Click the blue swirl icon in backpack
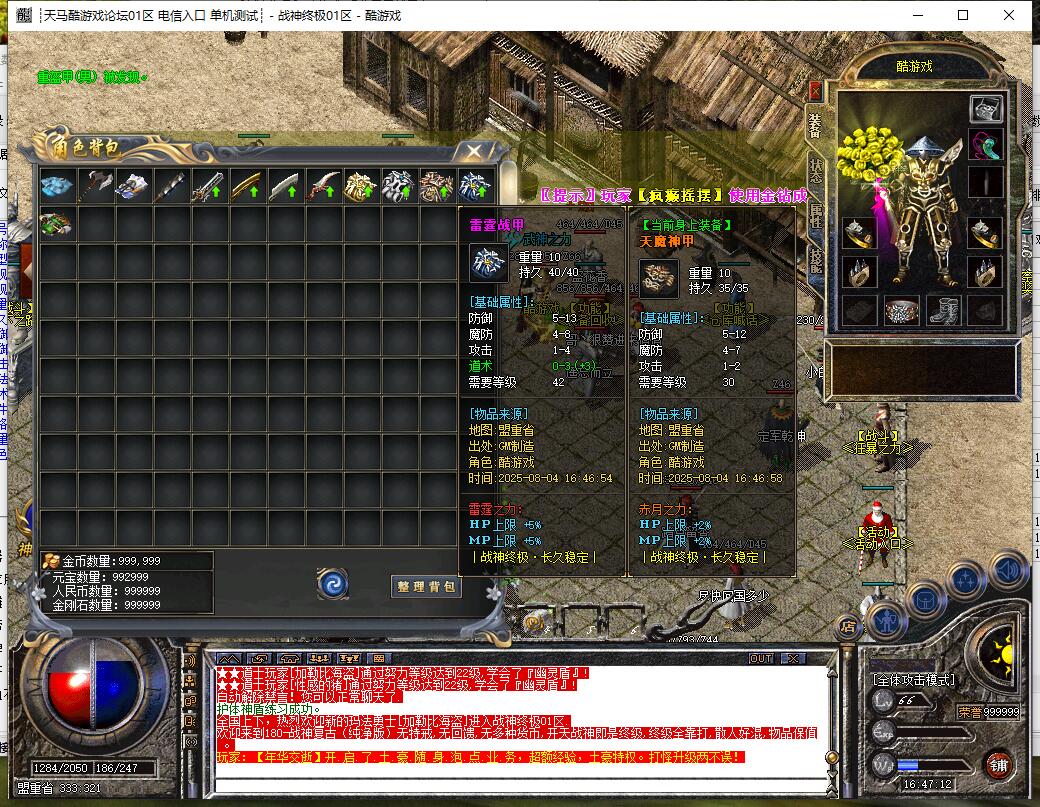This screenshot has width=1040, height=807. point(333,584)
